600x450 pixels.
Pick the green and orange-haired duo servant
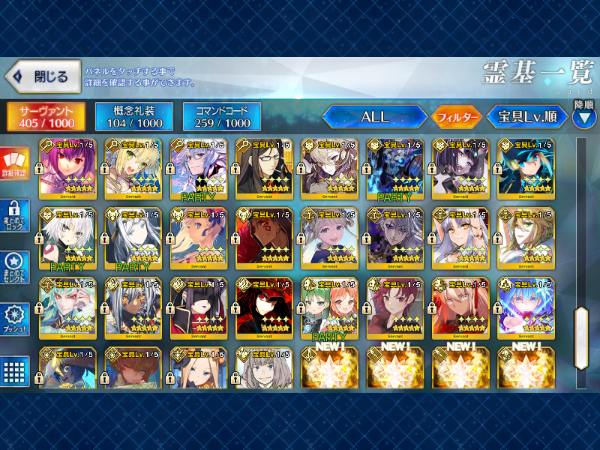(x=329, y=306)
